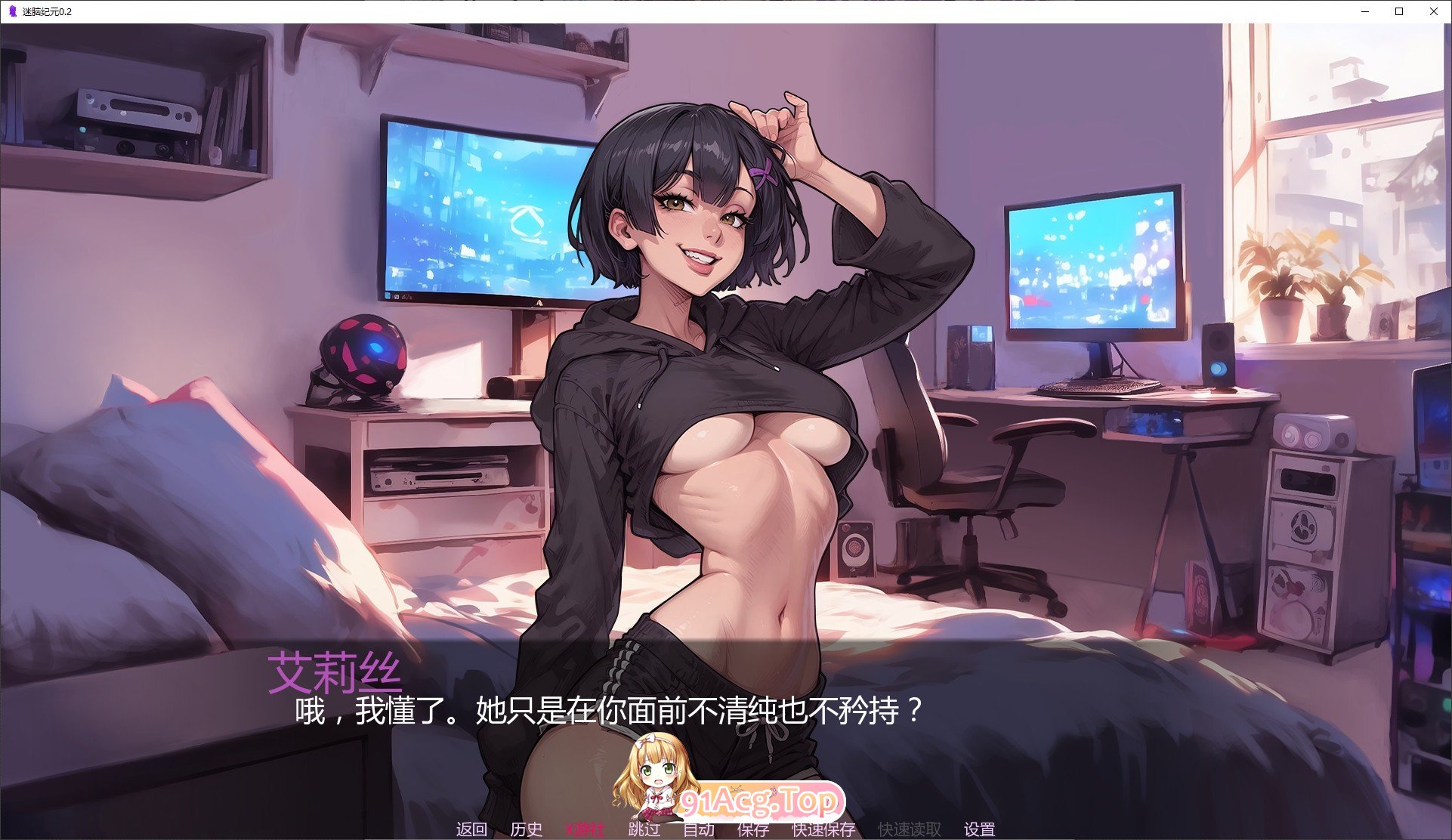
Task: Select 快速读取 quick load
Action: pyautogui.click(x=909, y=829)
